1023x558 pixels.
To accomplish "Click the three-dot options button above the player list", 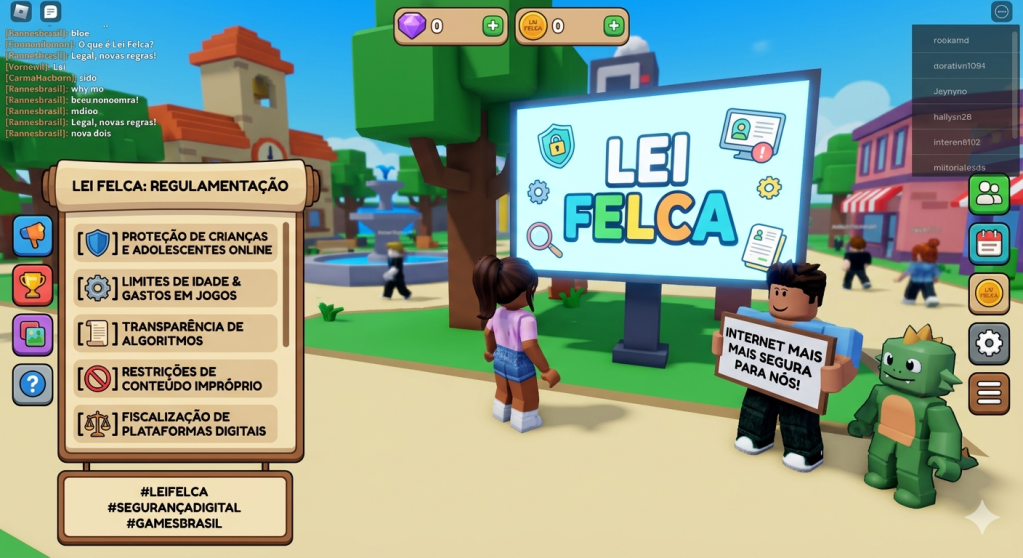I will (x=1002, y=12).
